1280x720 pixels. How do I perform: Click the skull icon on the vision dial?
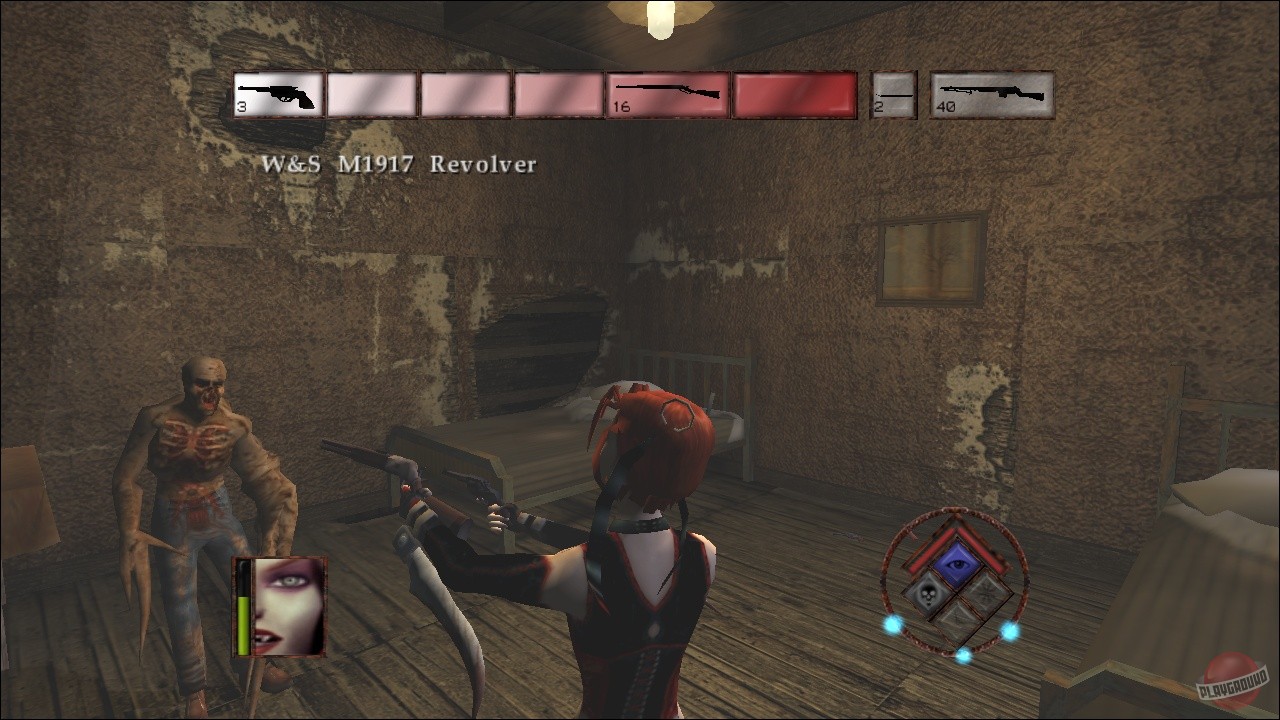tap(928, 593)
